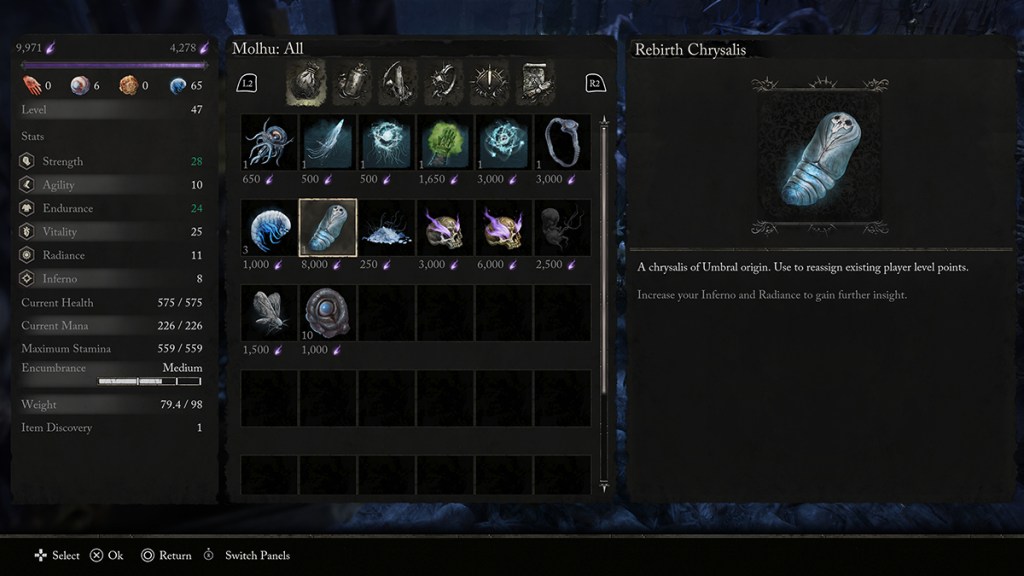1024x576 pixels.
Task: Pick the grey ring item slot
Action: tap(562, 142)
